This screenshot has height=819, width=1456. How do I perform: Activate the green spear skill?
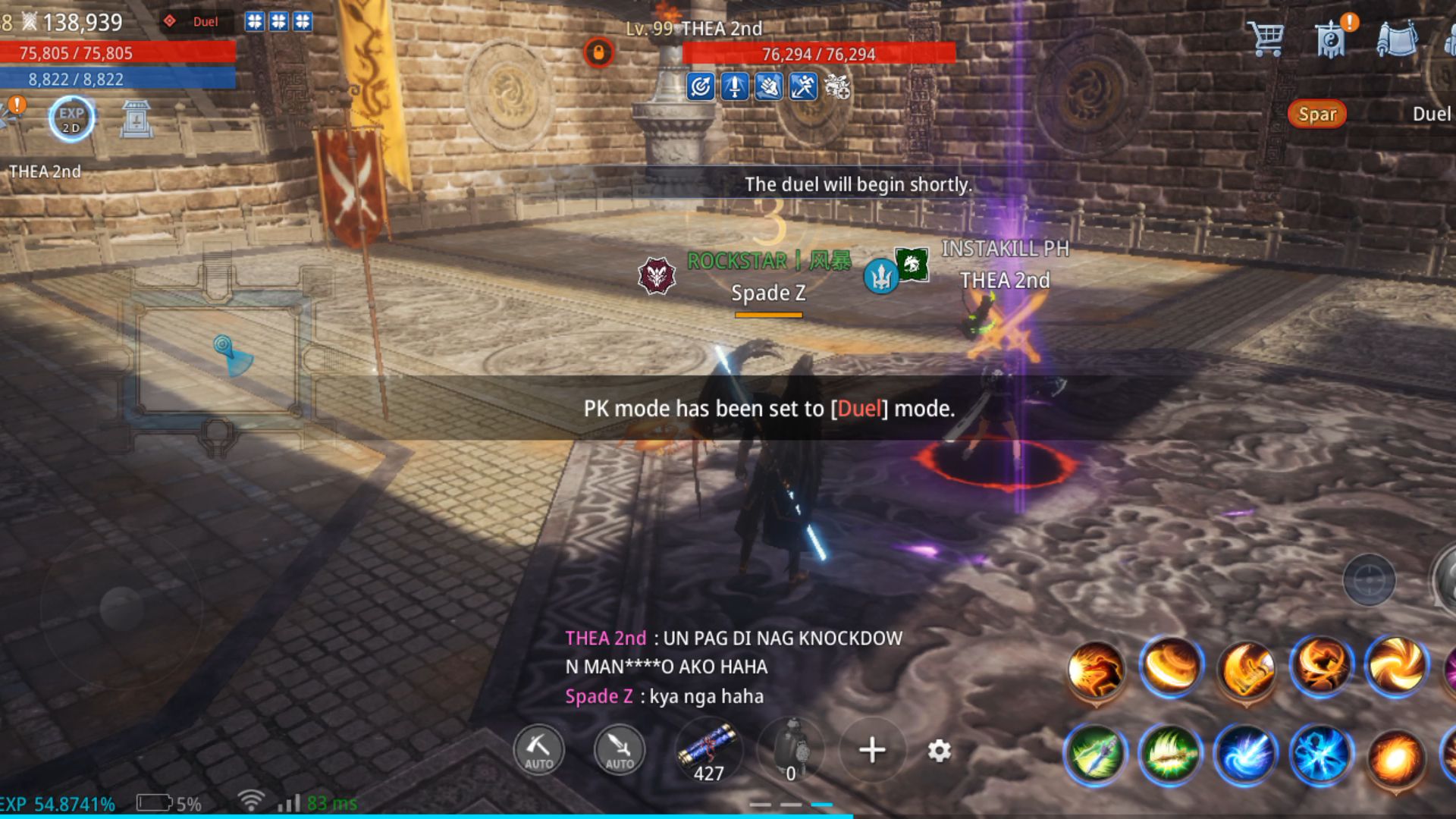click(1094, 755)
